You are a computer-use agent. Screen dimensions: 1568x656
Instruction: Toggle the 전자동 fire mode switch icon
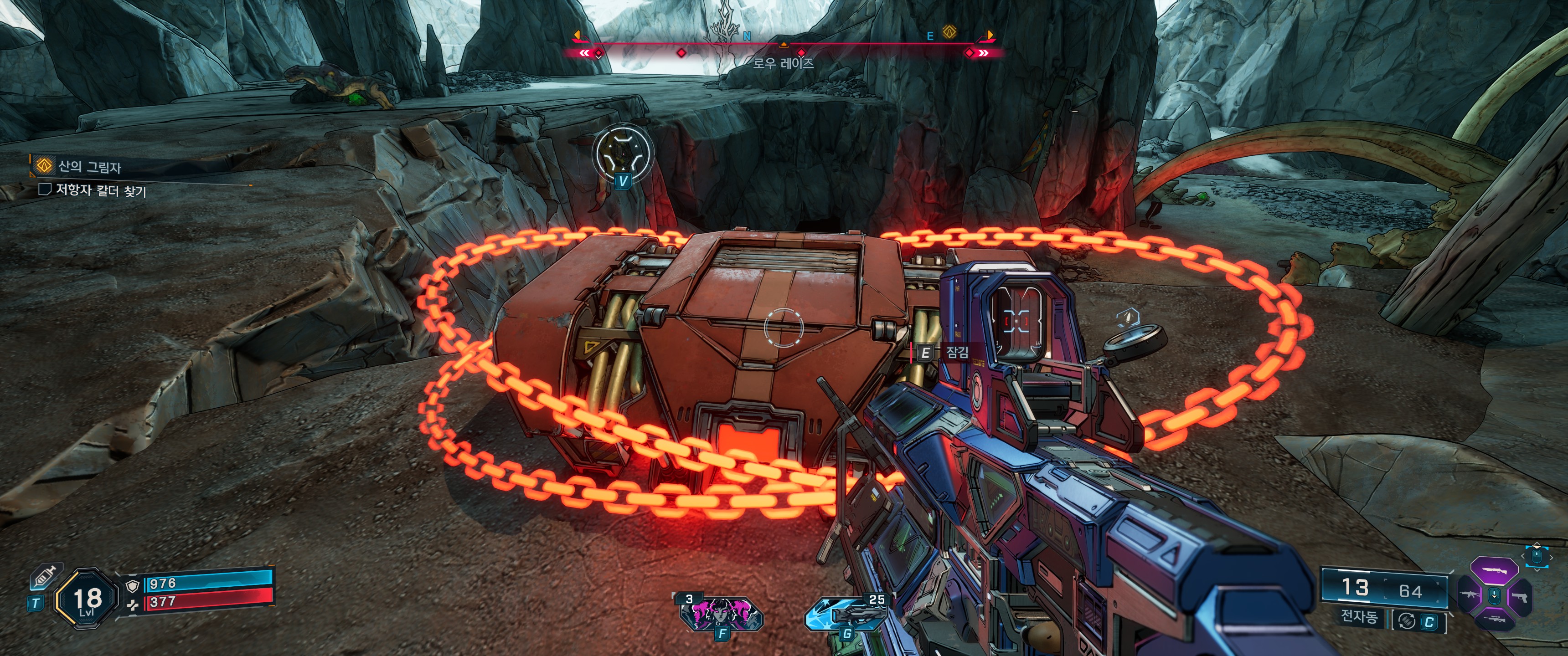tap(1407, 621)
